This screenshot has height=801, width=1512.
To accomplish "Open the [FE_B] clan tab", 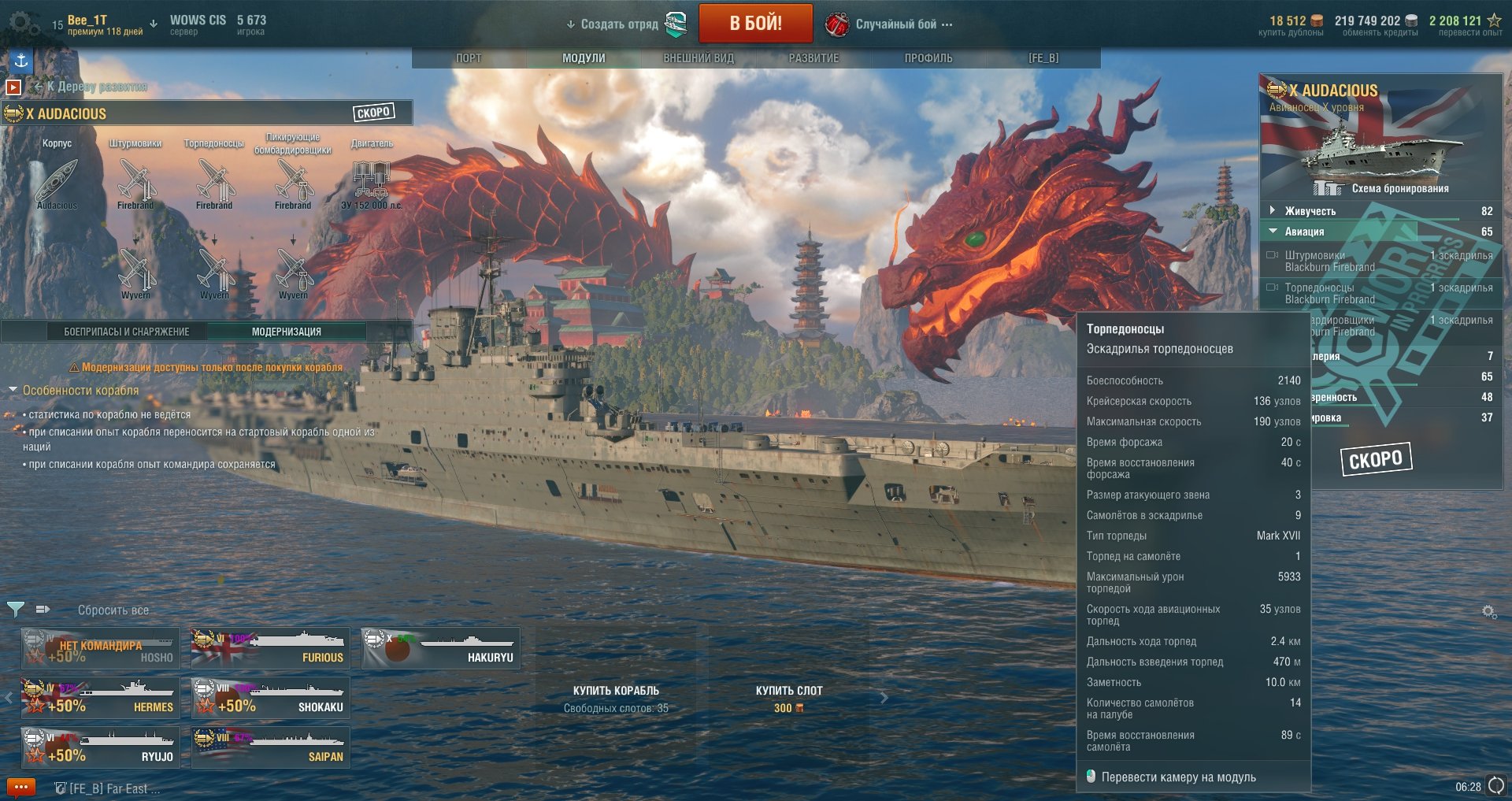I will tap(1043, 58).
